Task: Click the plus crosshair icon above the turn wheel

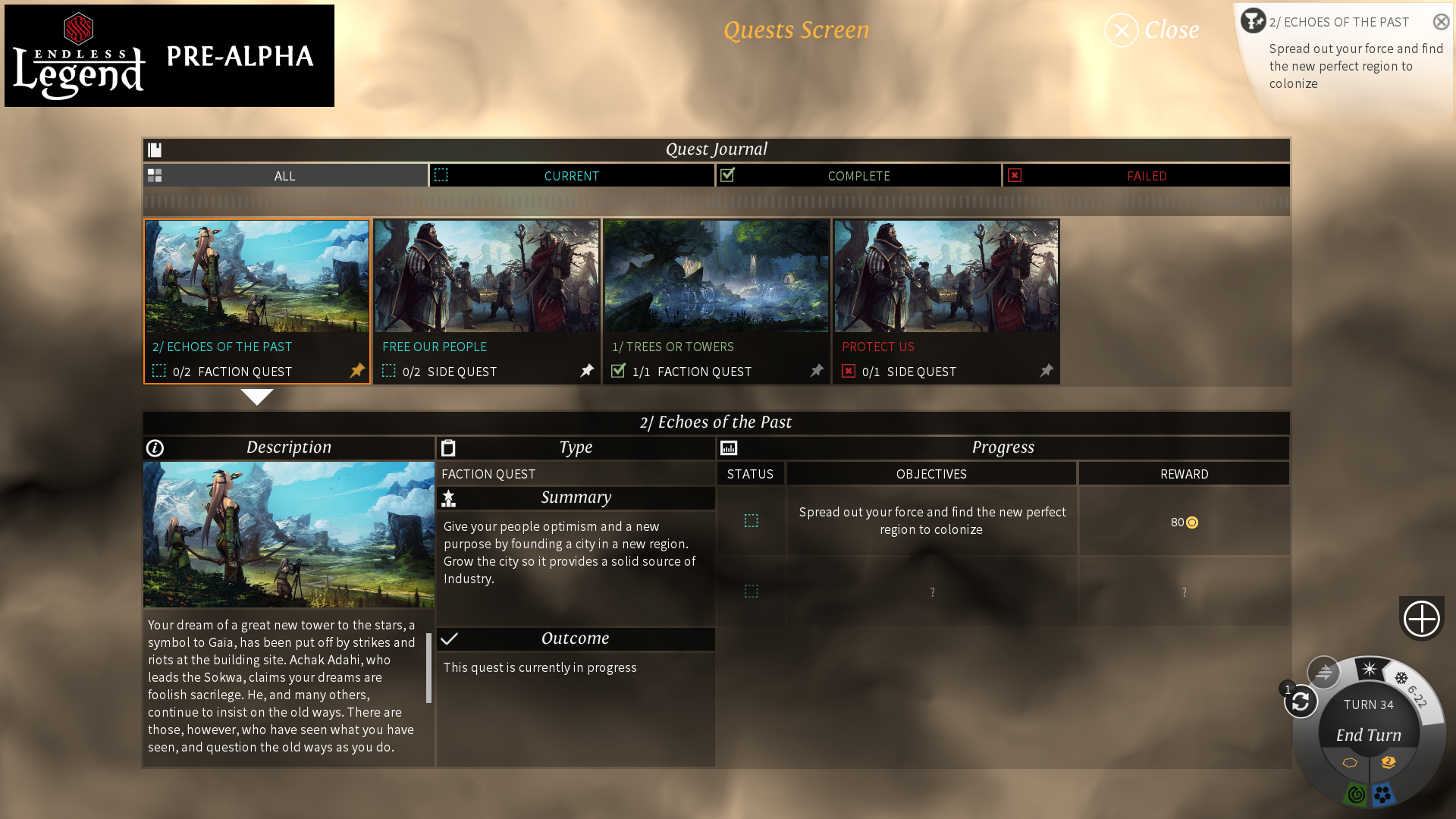Action: [x=1422, y=619]
